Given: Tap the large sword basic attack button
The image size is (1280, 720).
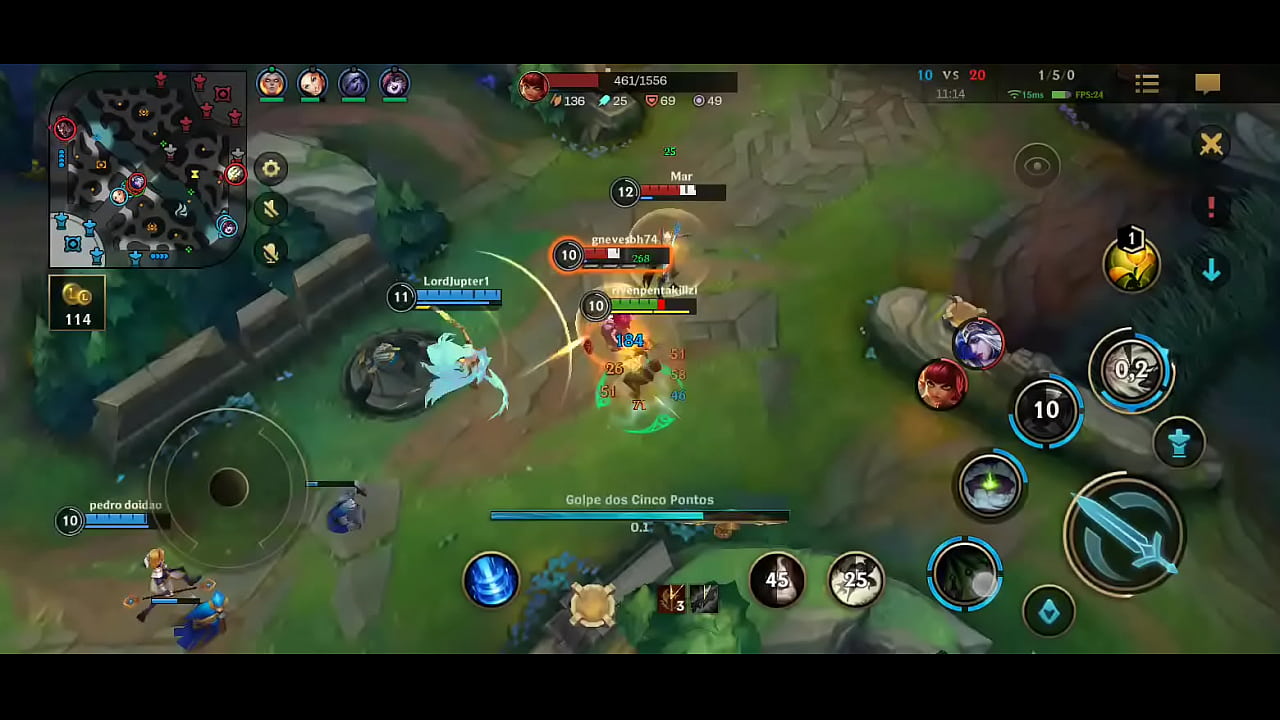Looking at the screenshot, I should pos(1124,535).
